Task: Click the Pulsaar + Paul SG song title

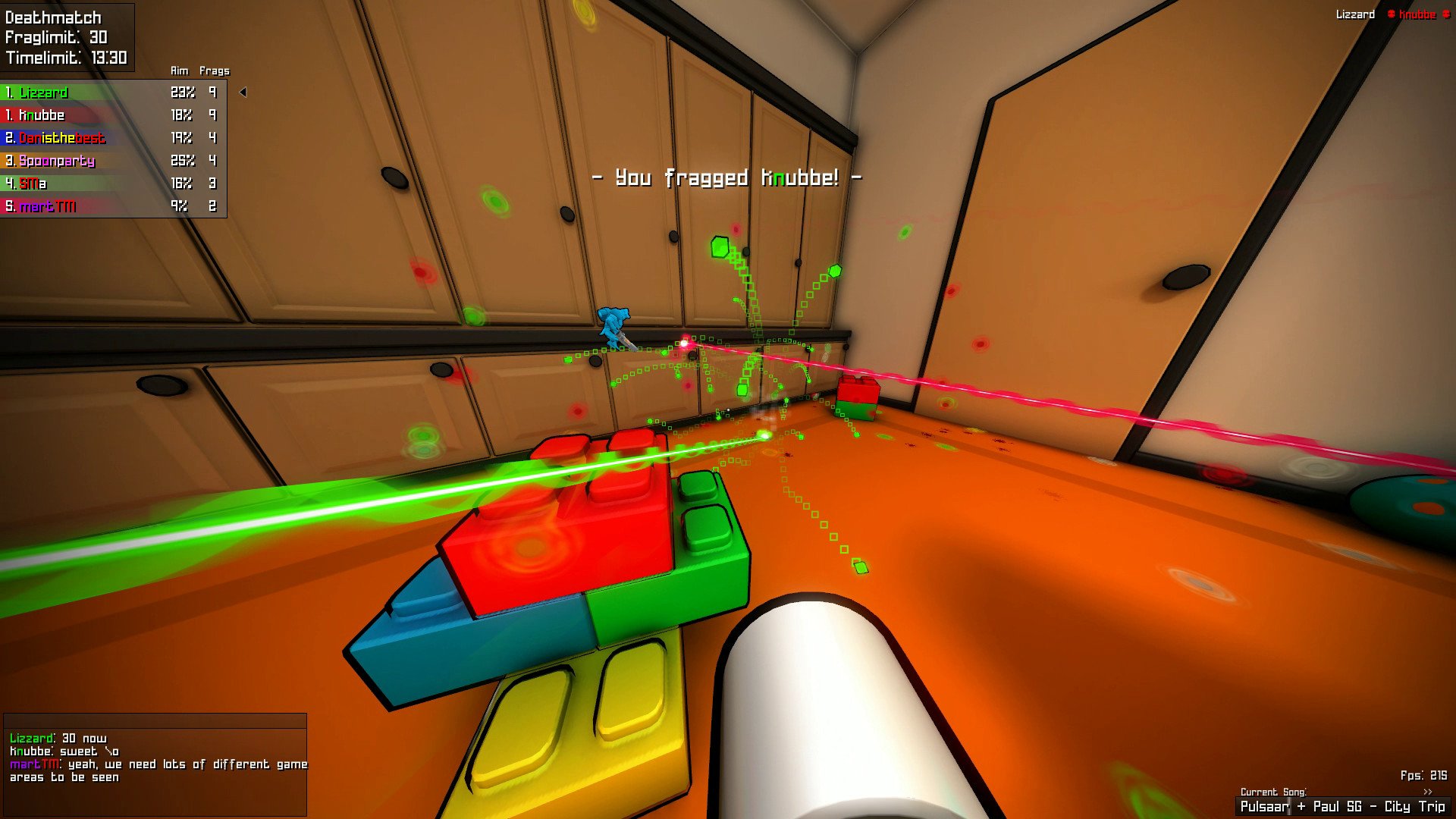Action: 1342,806
